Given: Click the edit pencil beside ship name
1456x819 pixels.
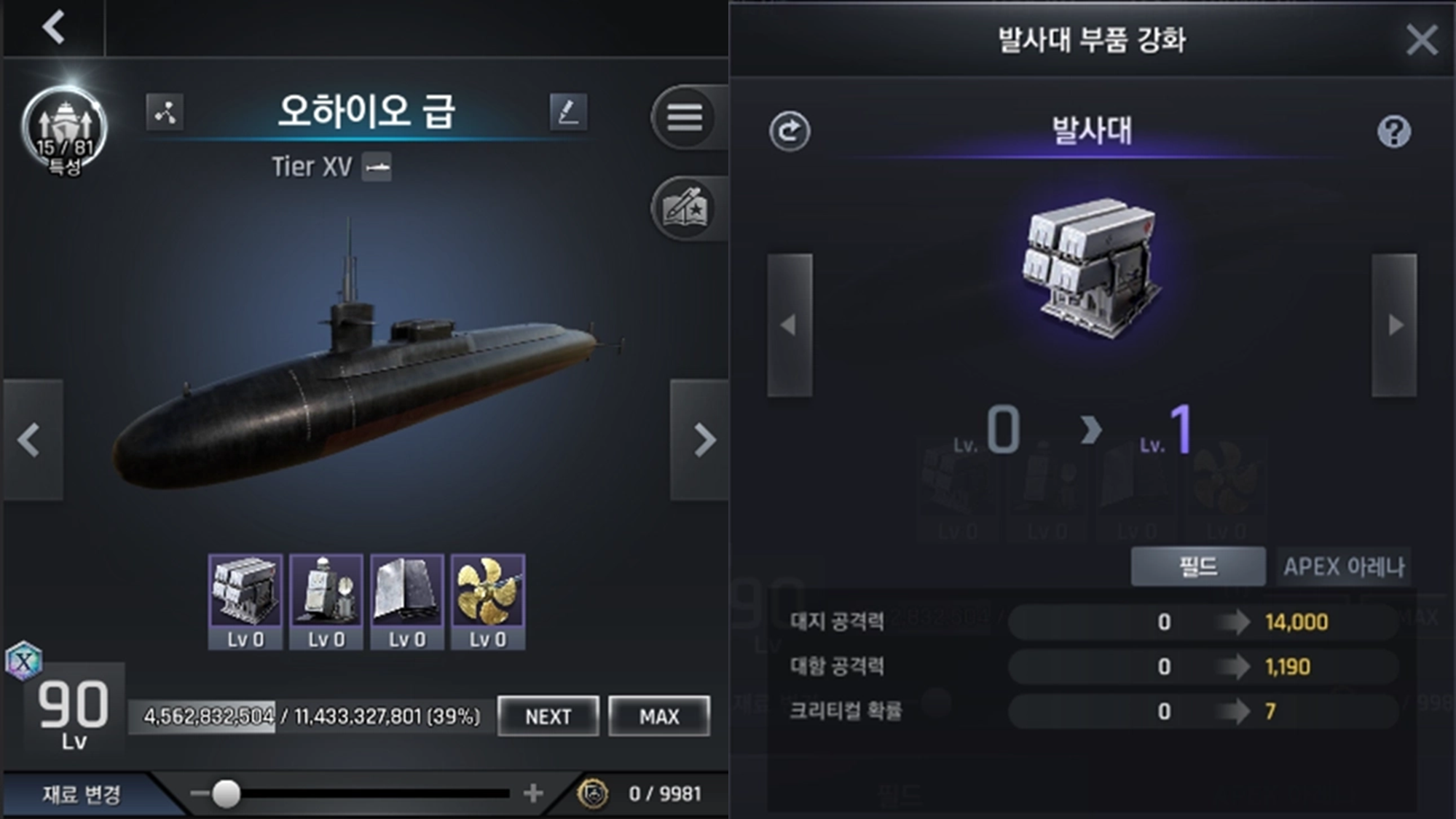Looking at the screenshot, I should [568, 112].
